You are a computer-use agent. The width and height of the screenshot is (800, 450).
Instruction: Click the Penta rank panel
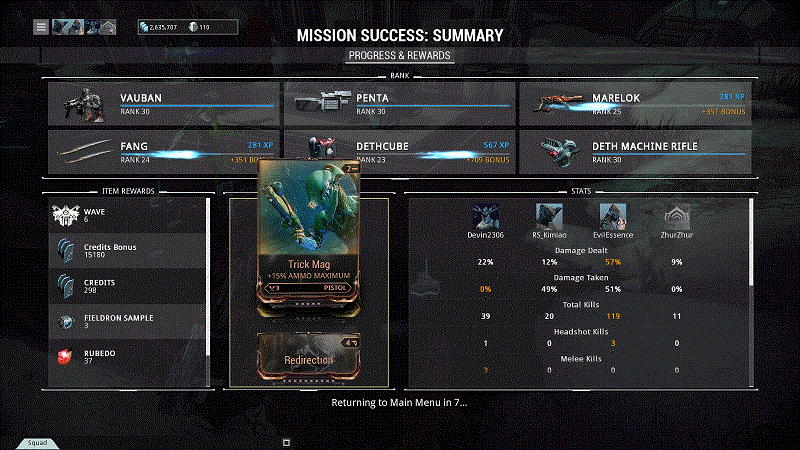coord(399,103)
